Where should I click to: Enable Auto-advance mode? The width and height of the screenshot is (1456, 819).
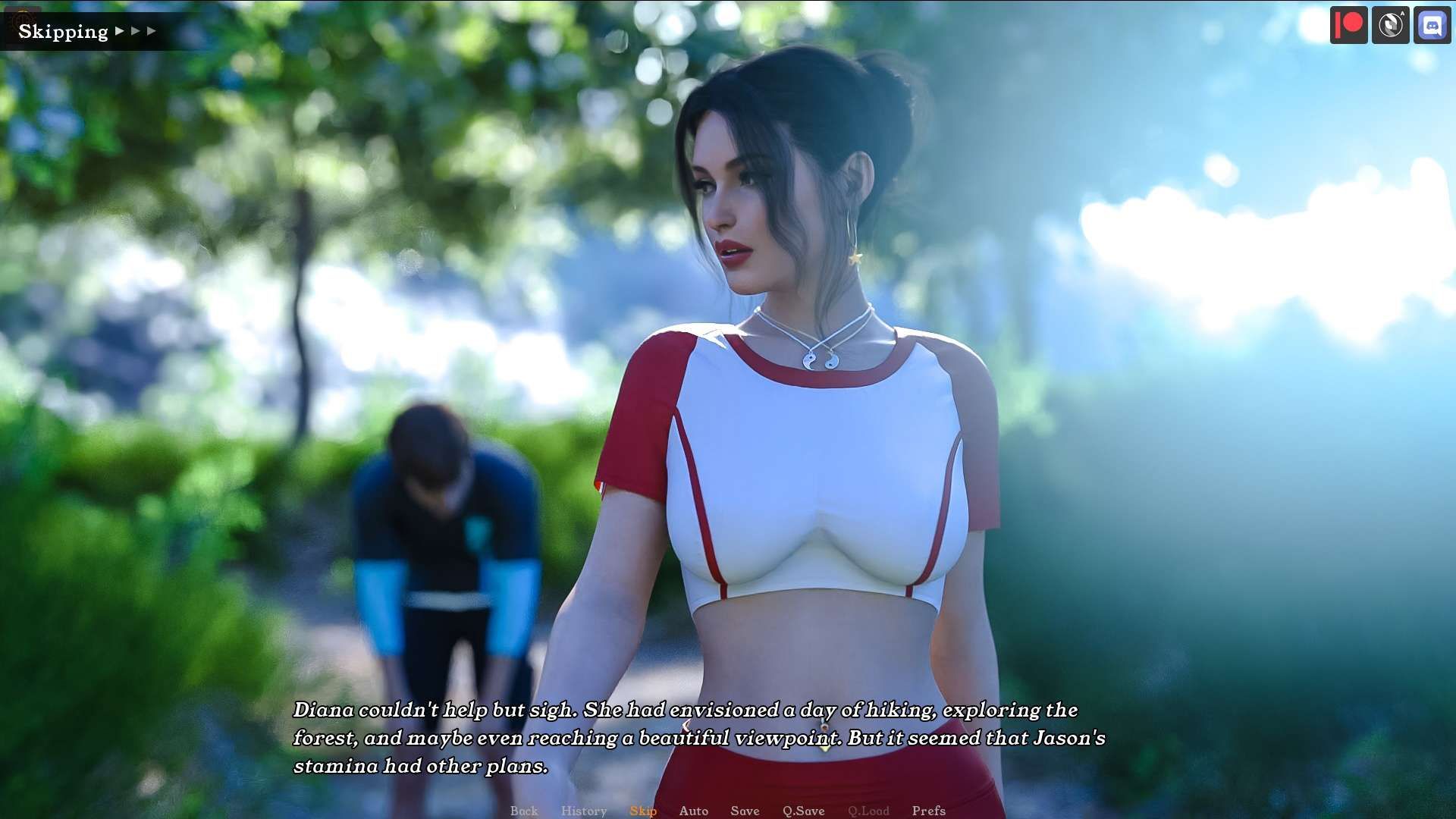pos(693,811)
